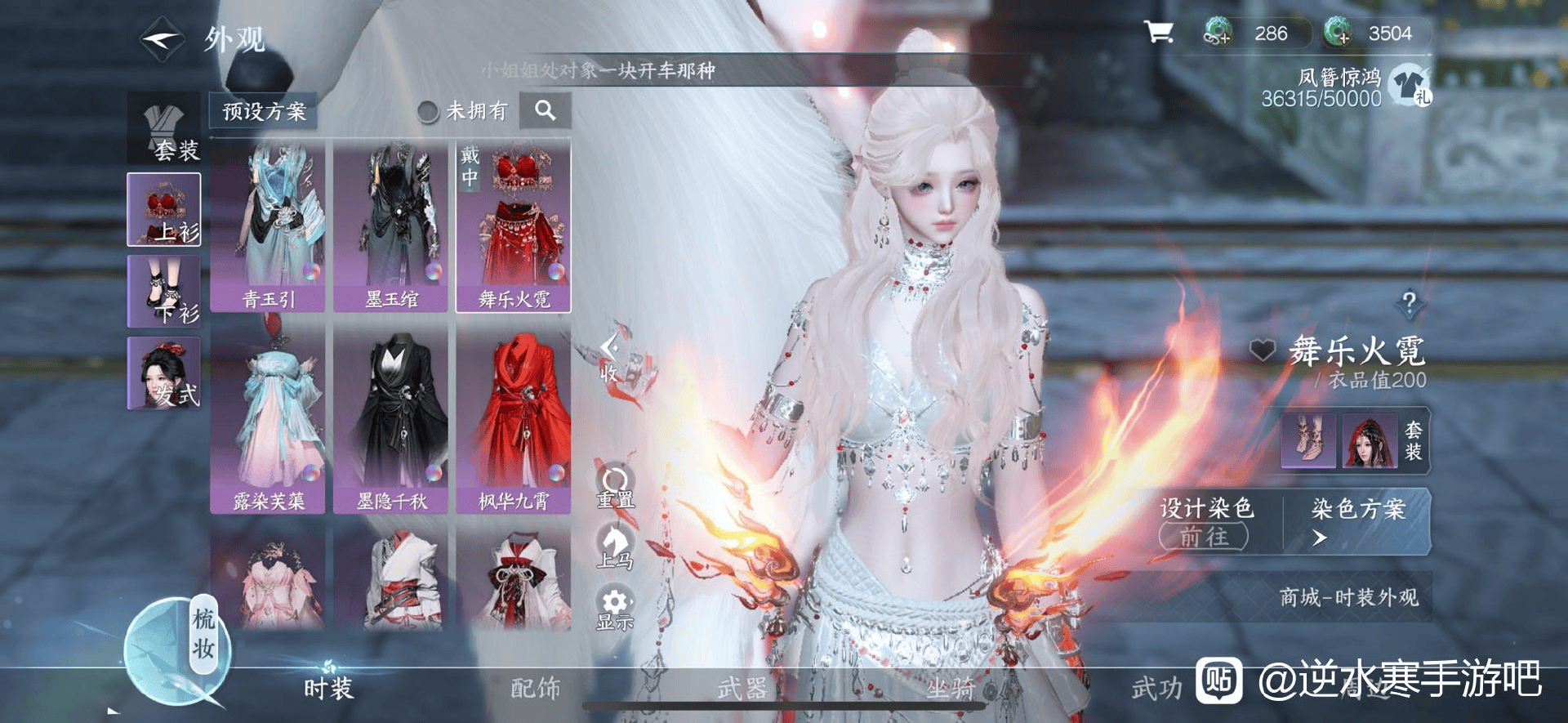Viewport: 1568px width, 723px height.
Task: Choose the 墨隐千秋 outfit thumbnail
Action: [390, 421]
